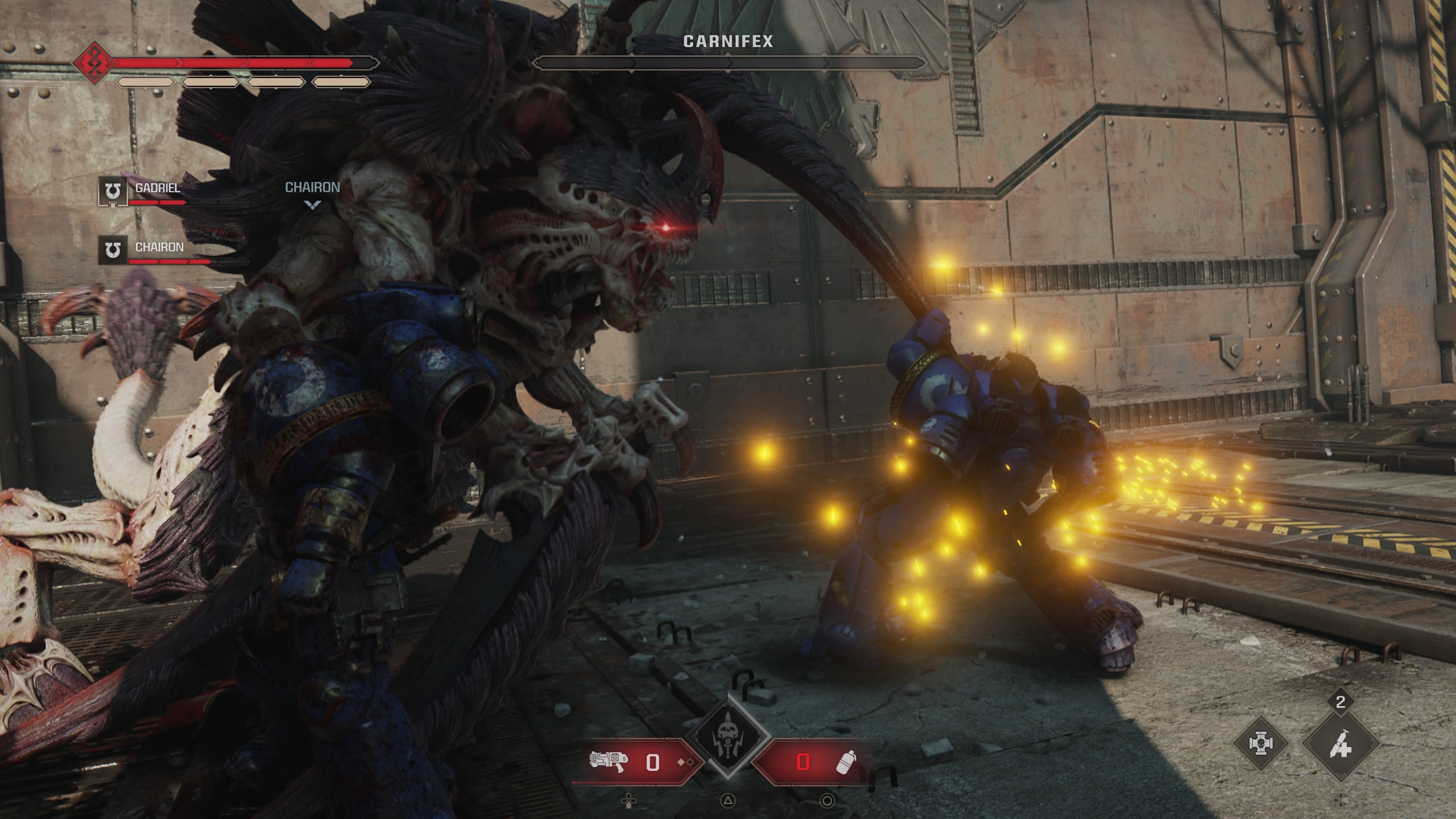Click the chevron marker below CHAIRON's floating name
Image resolution: width=1456 pixels, height=819 pixels.
312,205
